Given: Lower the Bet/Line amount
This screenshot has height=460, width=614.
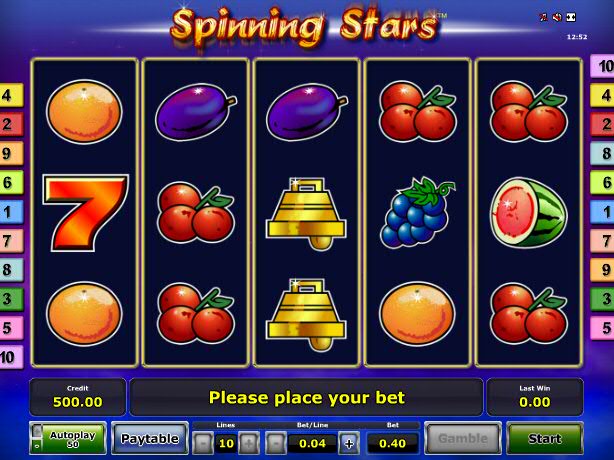Looking at the screenshot, I should tap(275, 442).
